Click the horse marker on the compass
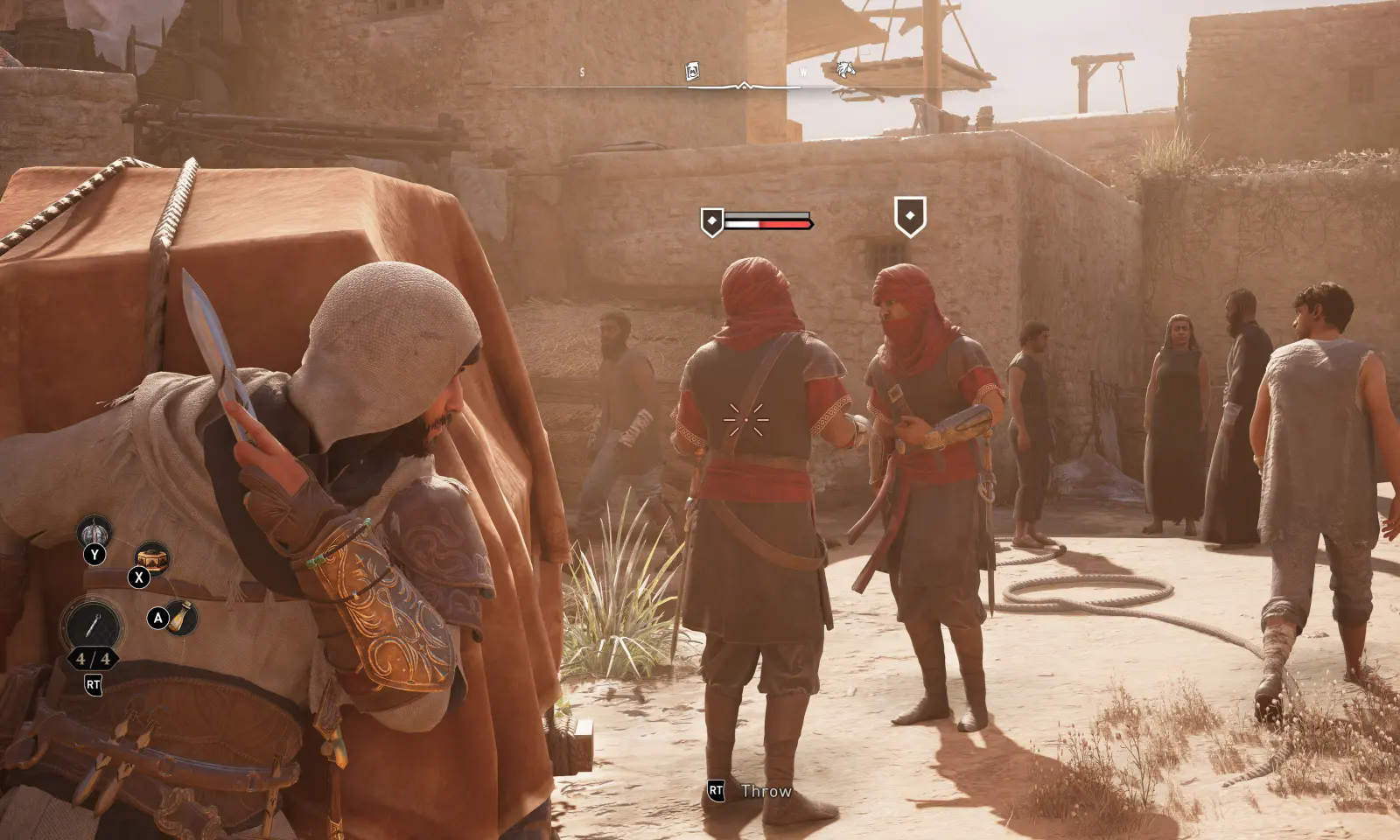The image size is (1400, 840). 843,69
